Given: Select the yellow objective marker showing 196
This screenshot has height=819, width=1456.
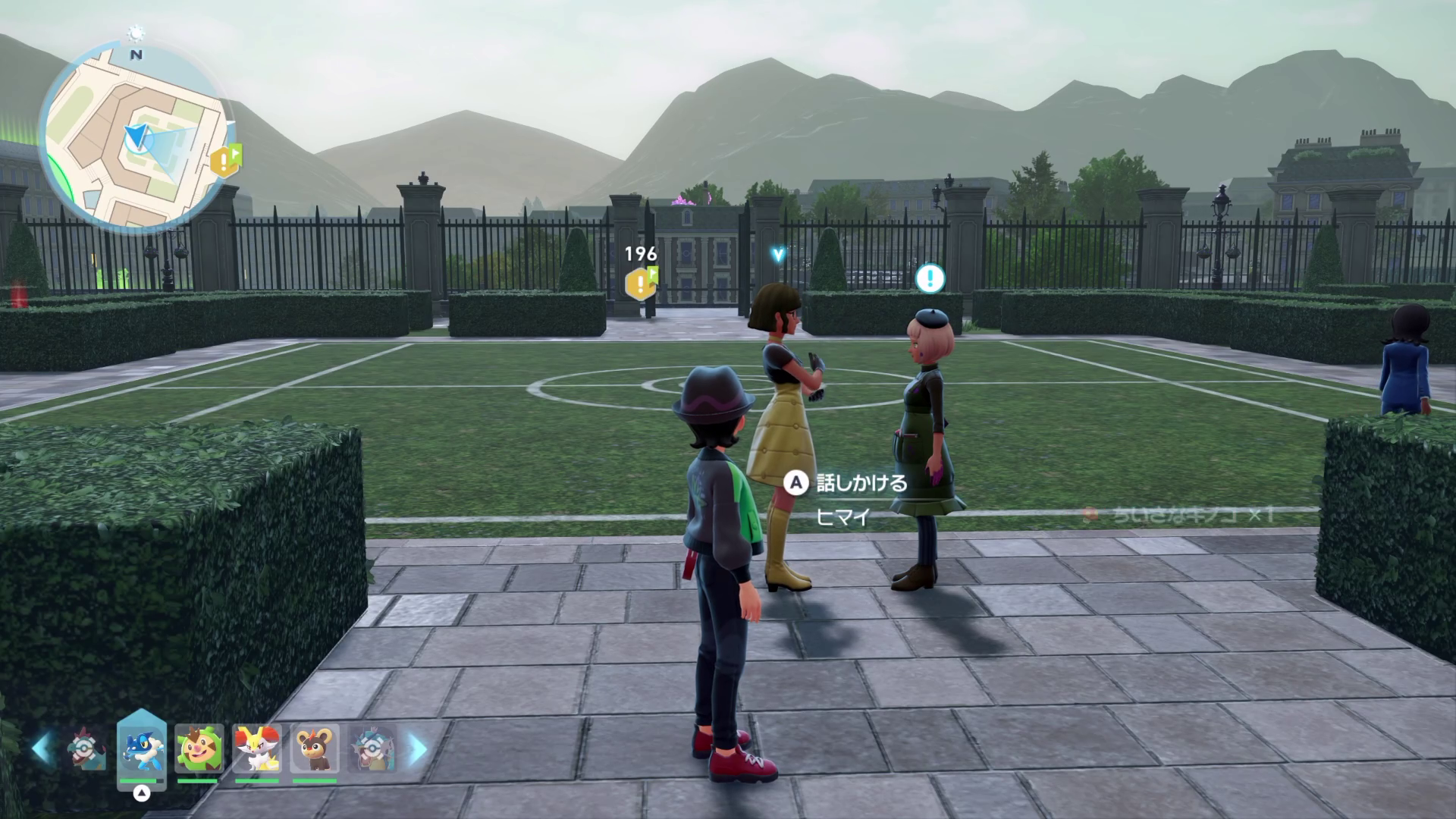Looking at the screenshot, I should tap(641, 284).
